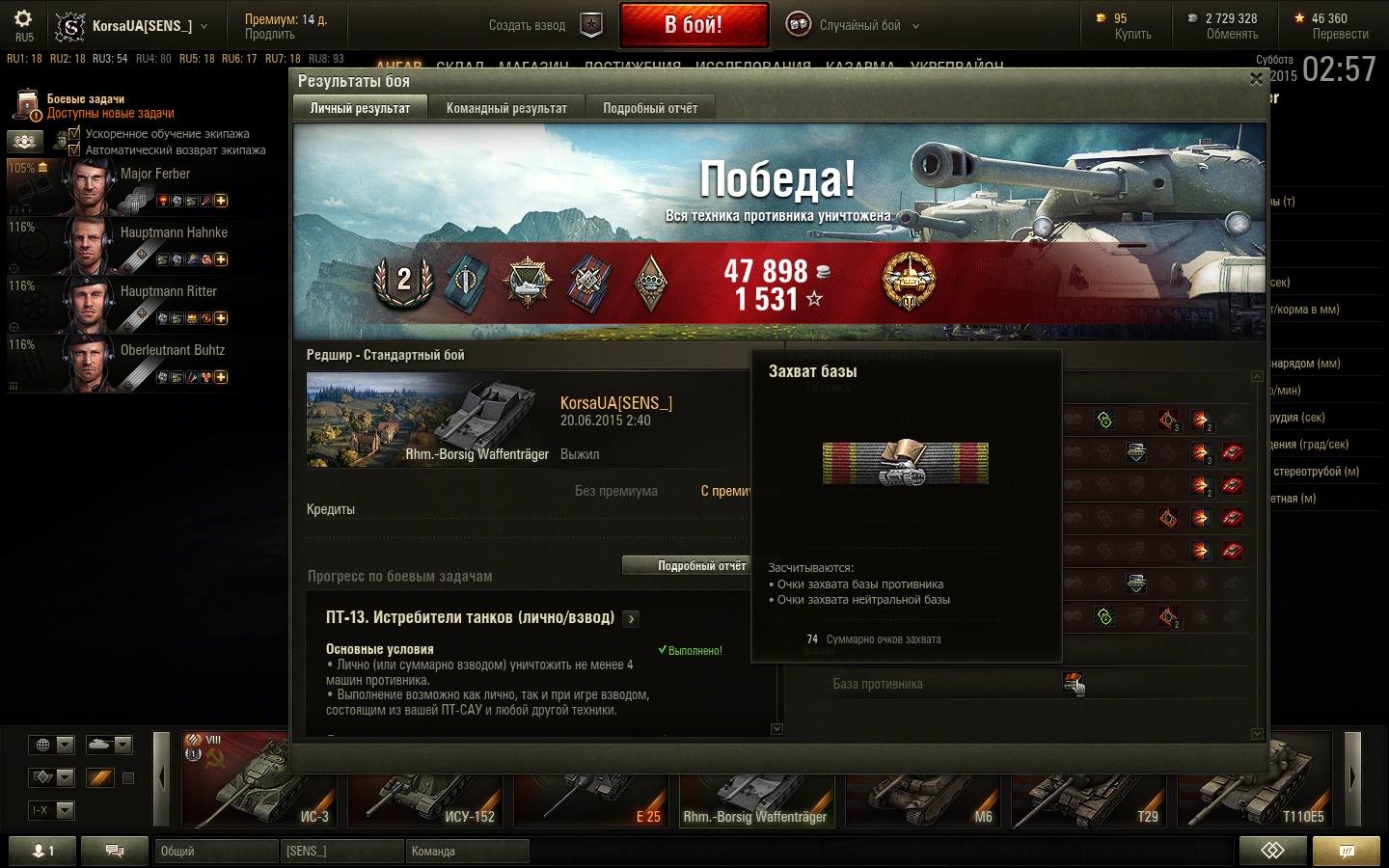Open the Подробный отчёт tab
This screenshot has width=1389, height=868.
650,108
